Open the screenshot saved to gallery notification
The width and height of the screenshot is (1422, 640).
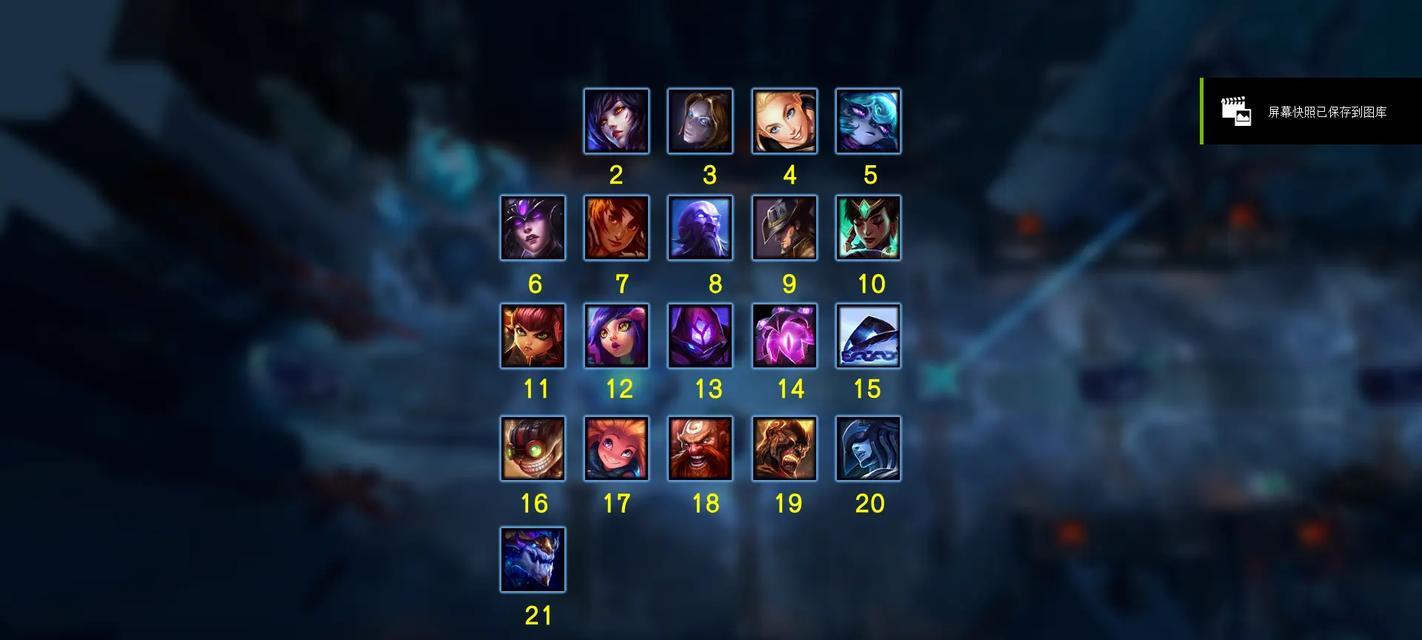click(1311, 112)
